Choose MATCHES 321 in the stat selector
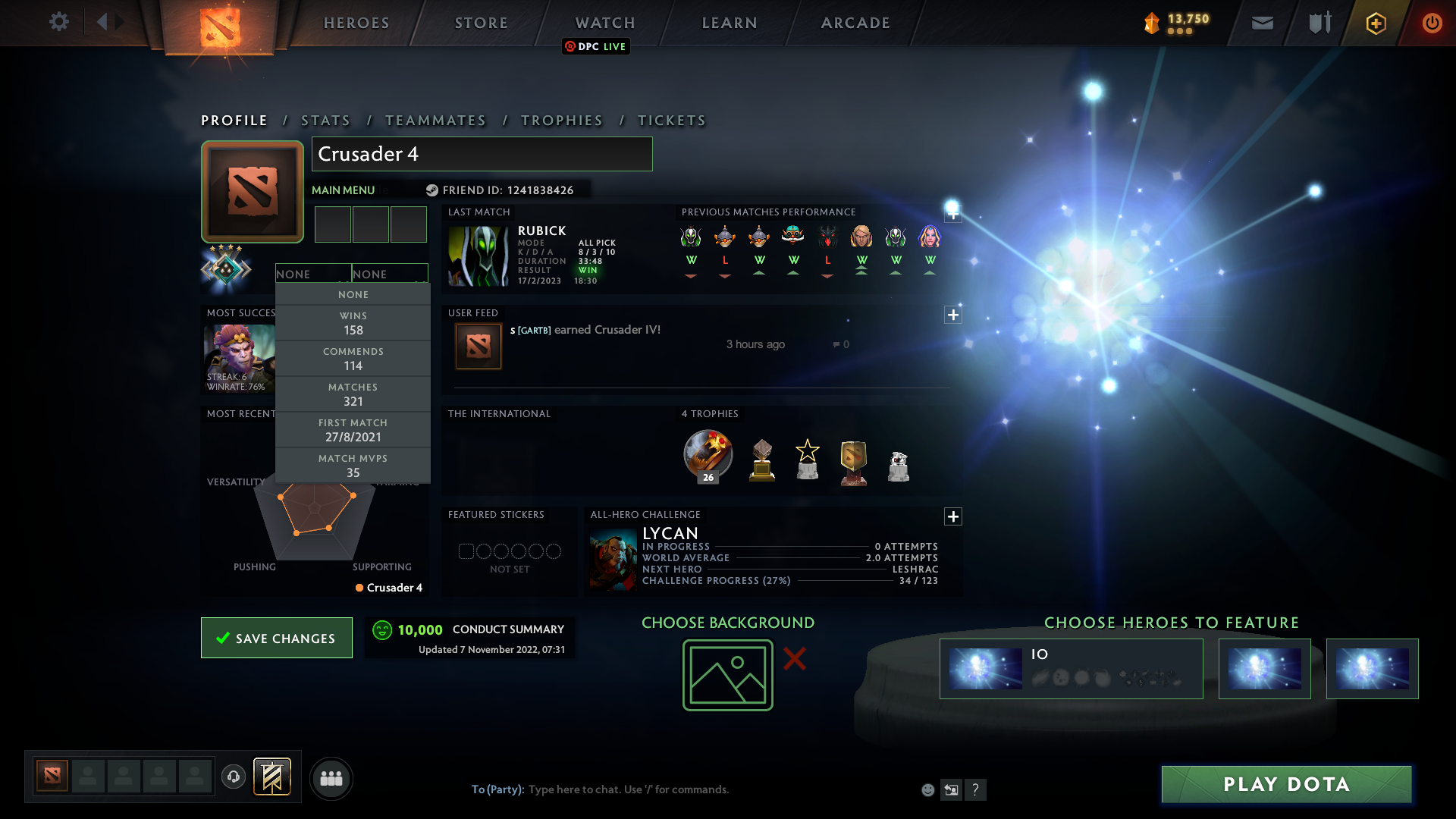 (353, 394)
